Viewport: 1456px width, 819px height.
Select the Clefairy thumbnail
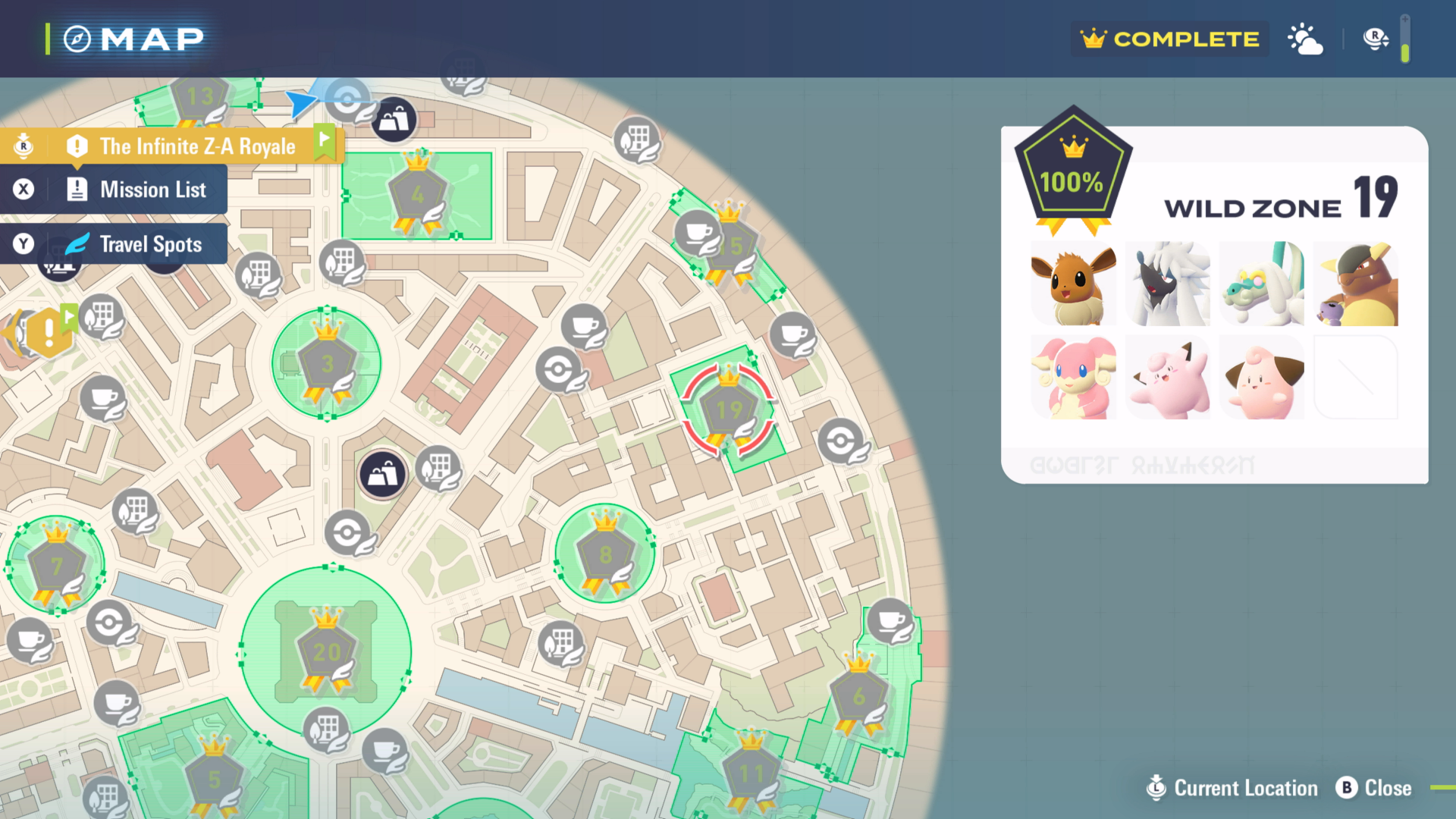pos(1168,378)
